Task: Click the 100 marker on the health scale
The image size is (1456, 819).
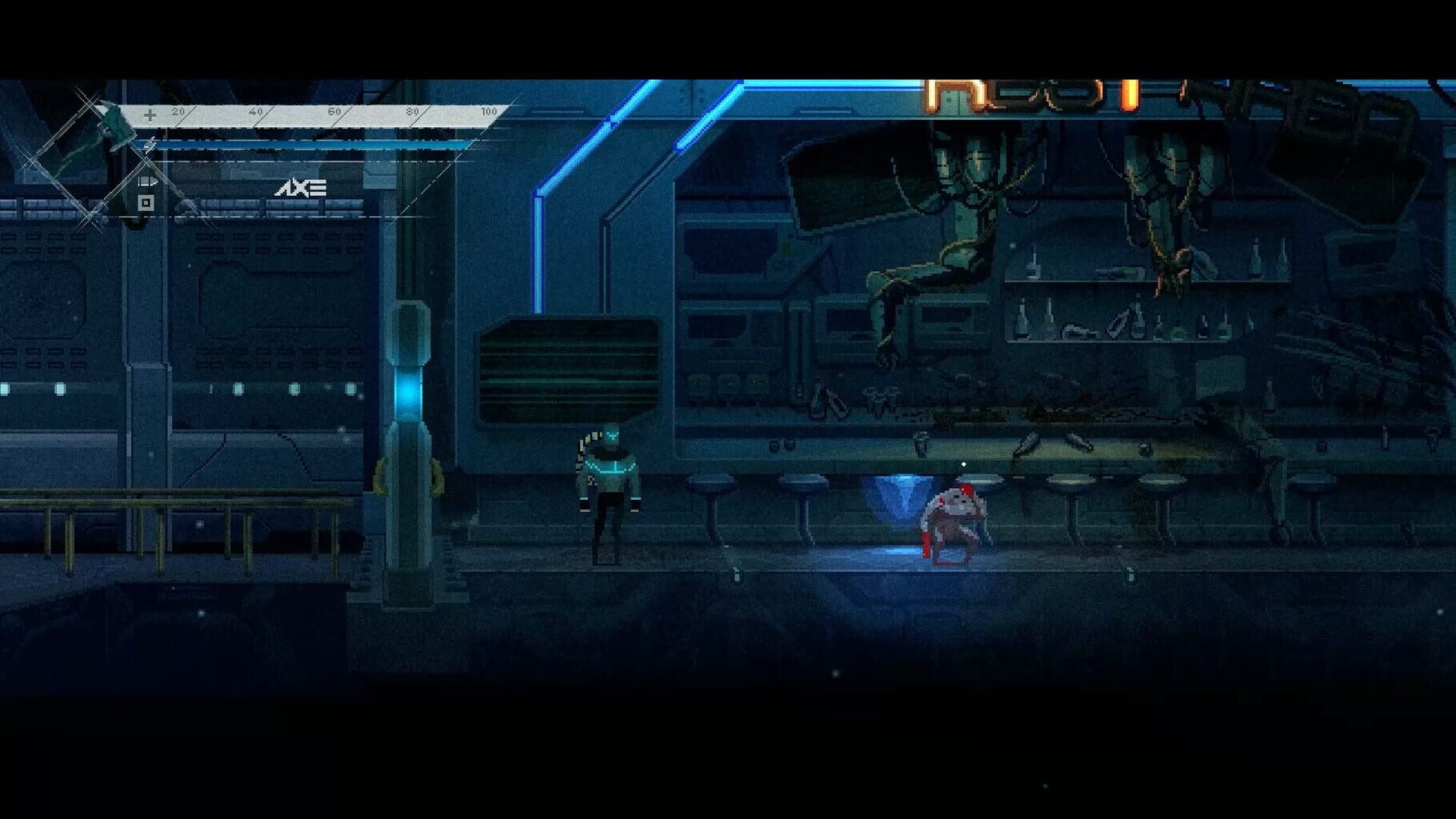Action: coord(488,112)
